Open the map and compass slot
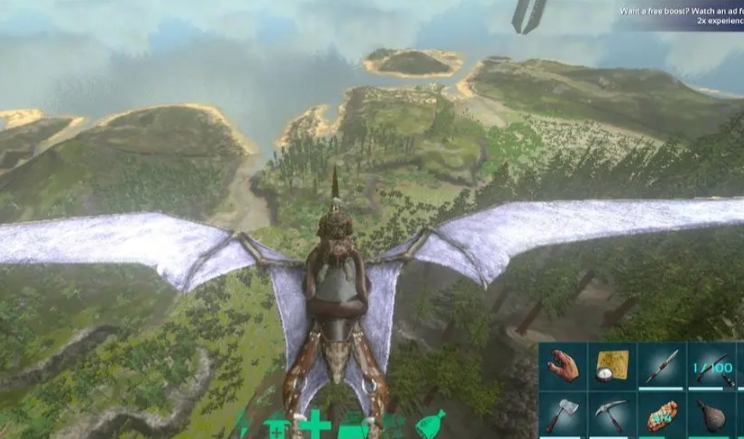 tap(611, 366)
